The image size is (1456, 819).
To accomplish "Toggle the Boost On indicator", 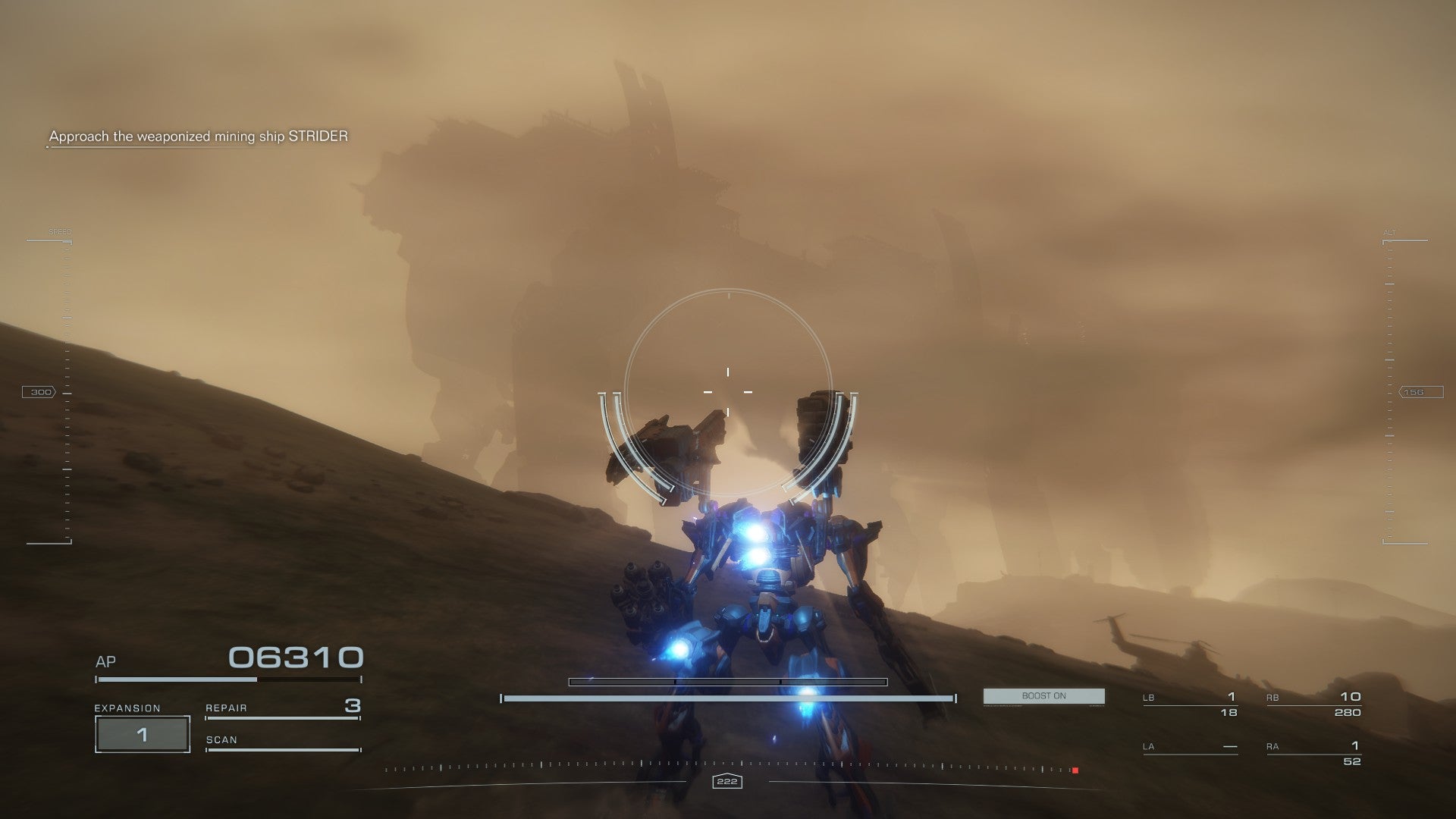I will pyautogui.click(x=1043, y=696).
